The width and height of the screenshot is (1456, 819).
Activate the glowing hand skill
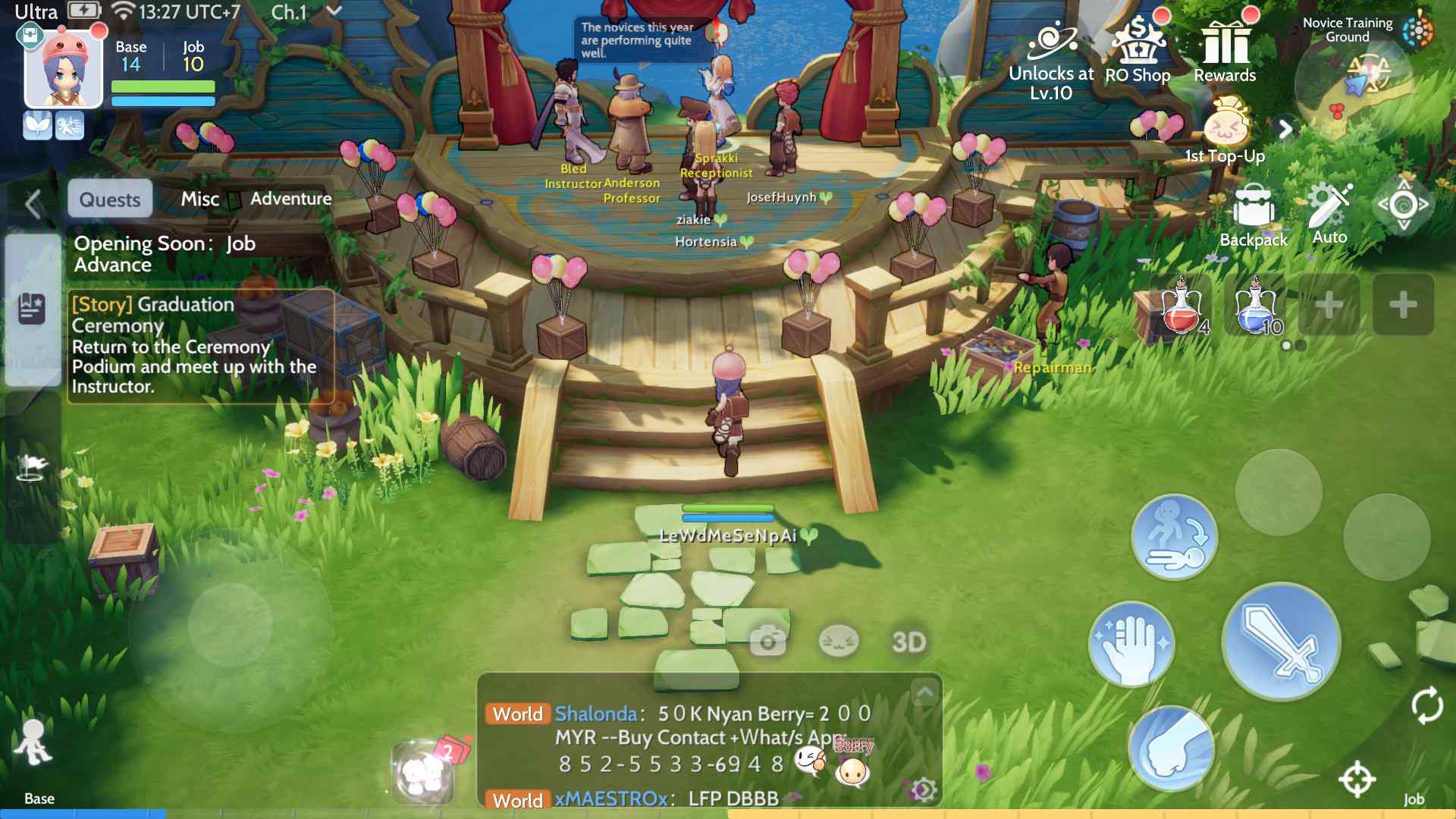point(1131,643)
